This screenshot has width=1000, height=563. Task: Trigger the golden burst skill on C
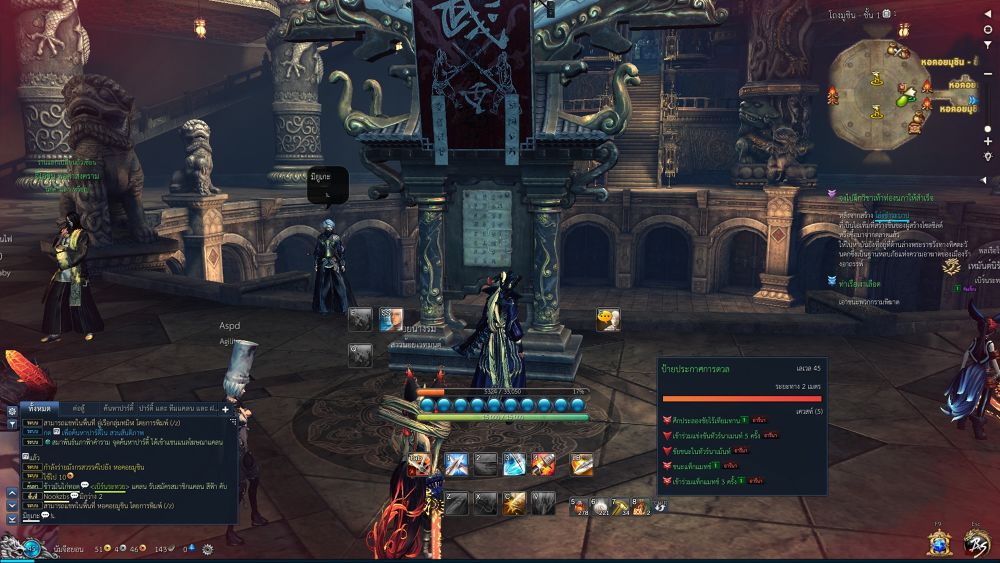pyautogui.click(x=514, y=503)
